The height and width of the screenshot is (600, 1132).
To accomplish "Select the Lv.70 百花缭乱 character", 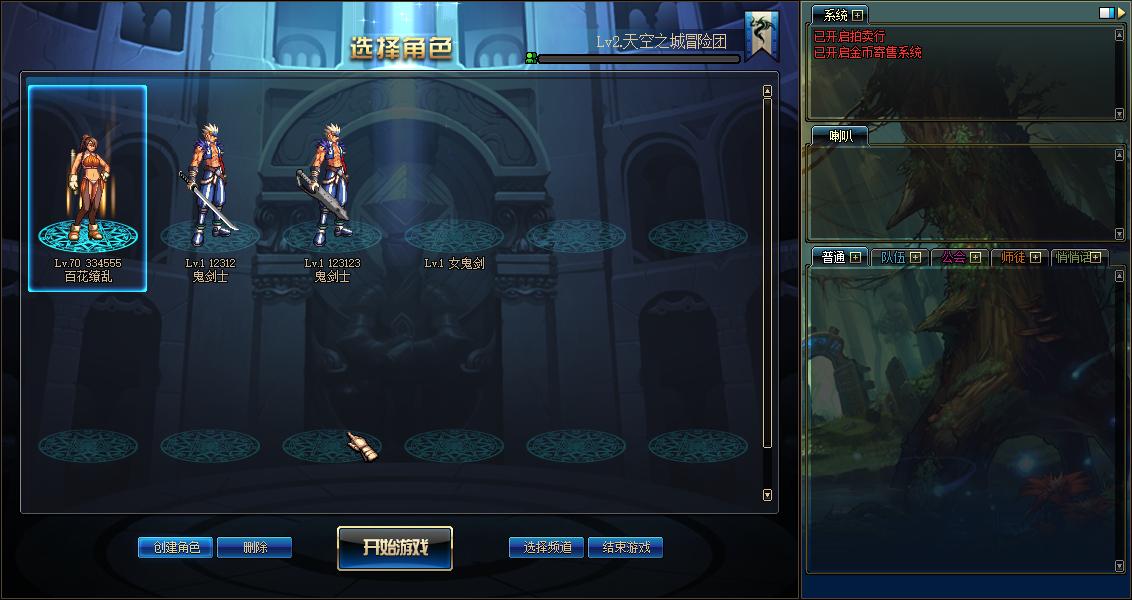I will pos(88,188).
